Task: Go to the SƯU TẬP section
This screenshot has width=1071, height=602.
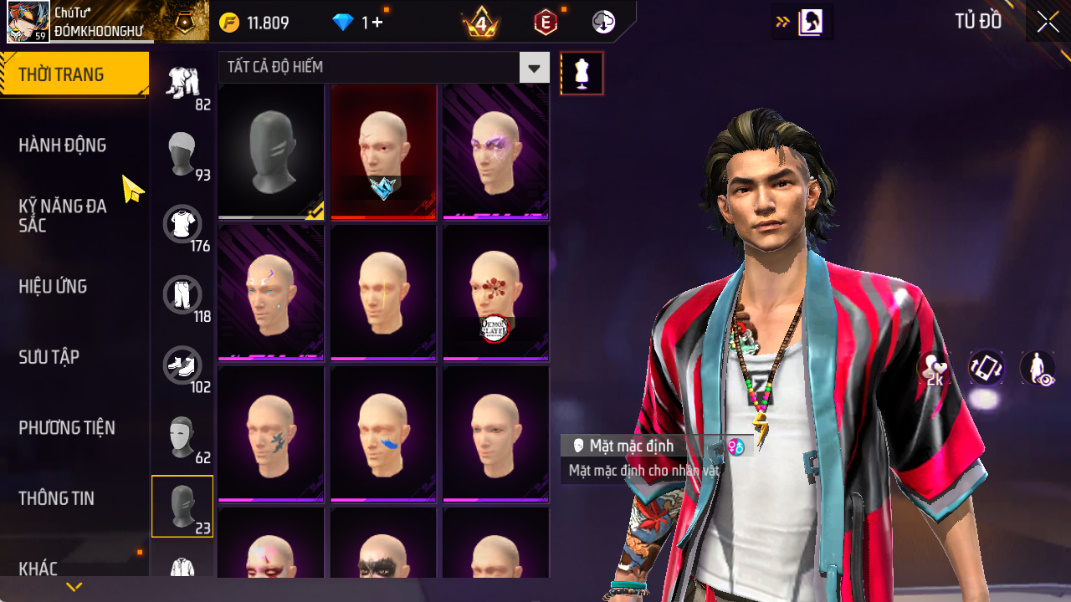Action: 49,357
